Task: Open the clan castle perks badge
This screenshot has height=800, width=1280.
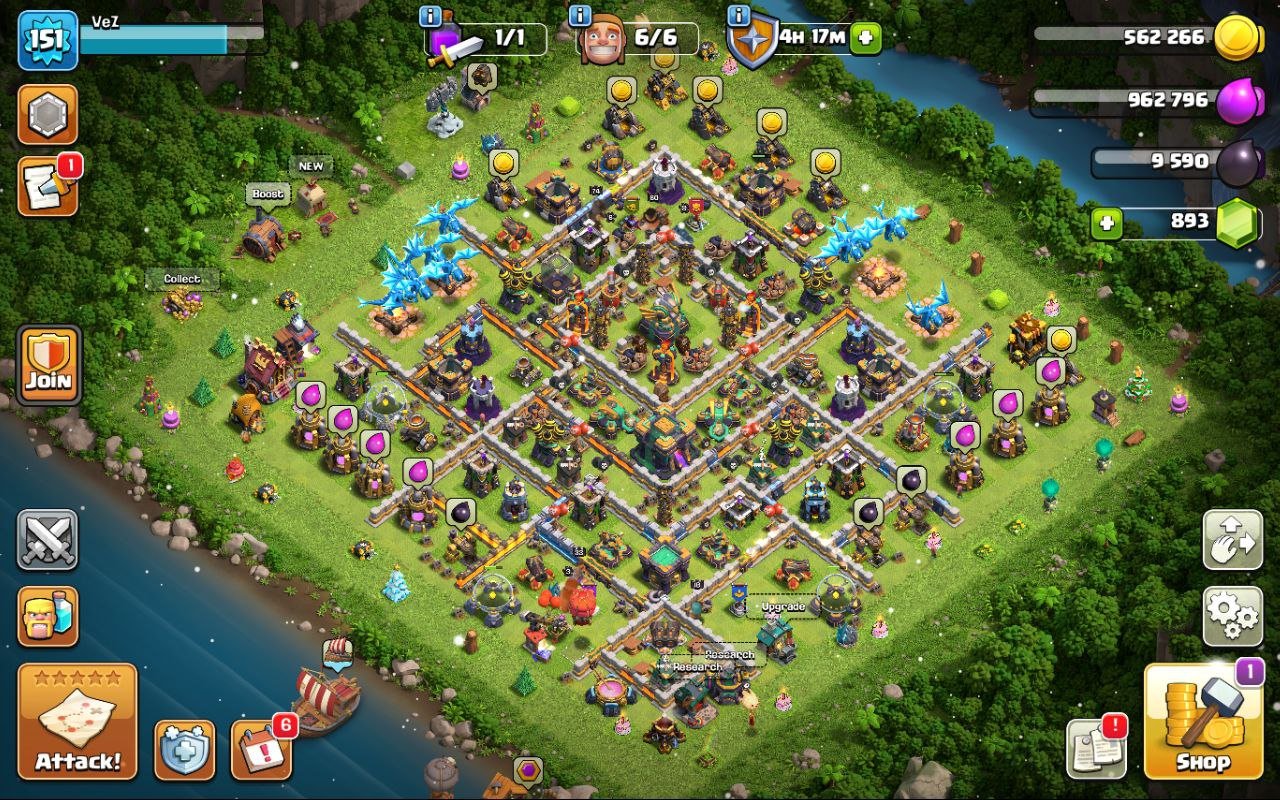Action: tap(48, 114)
